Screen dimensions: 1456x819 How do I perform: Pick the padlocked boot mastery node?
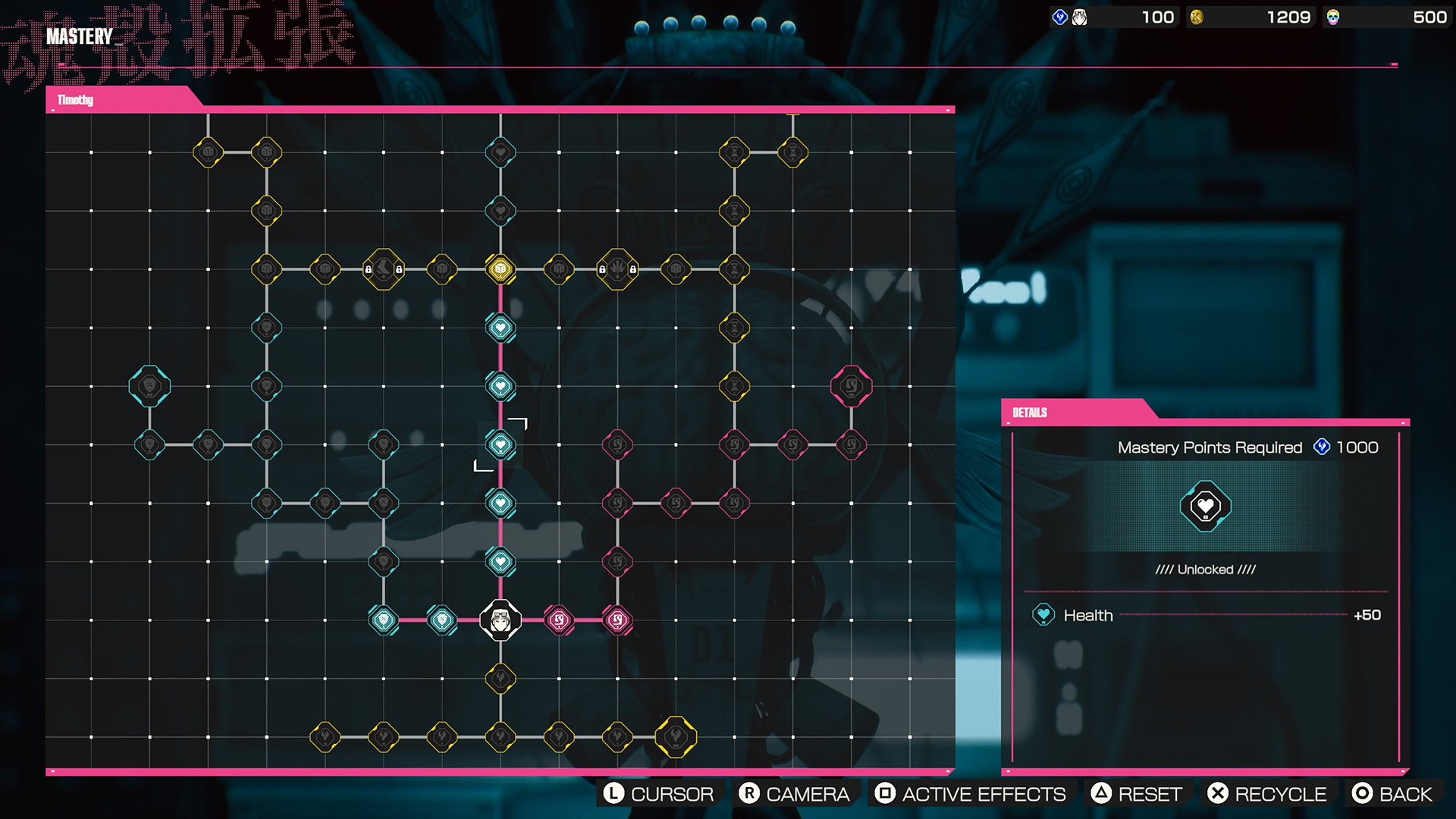tap(384, 269)
